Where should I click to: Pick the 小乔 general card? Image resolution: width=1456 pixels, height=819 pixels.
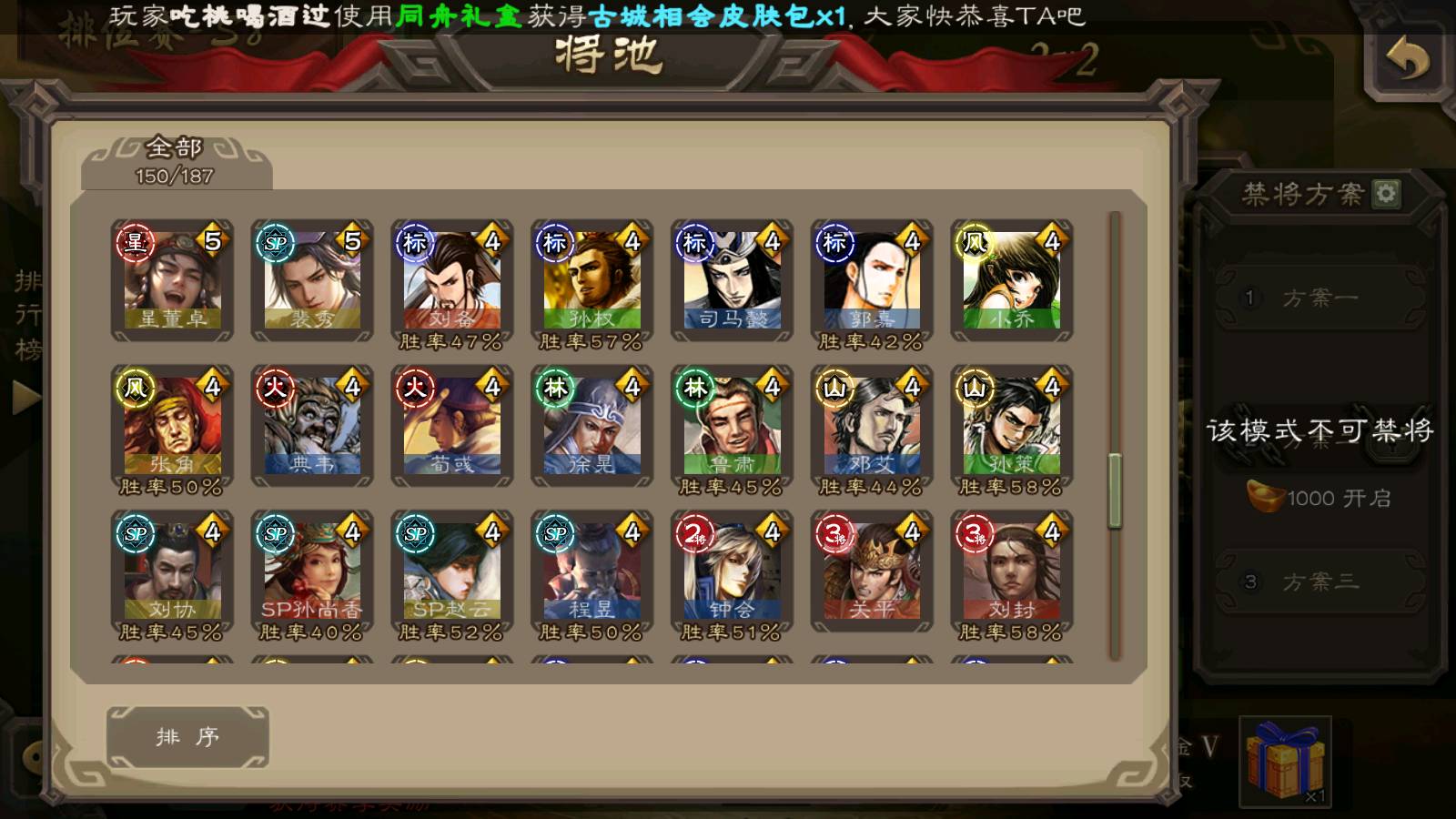1012,280
